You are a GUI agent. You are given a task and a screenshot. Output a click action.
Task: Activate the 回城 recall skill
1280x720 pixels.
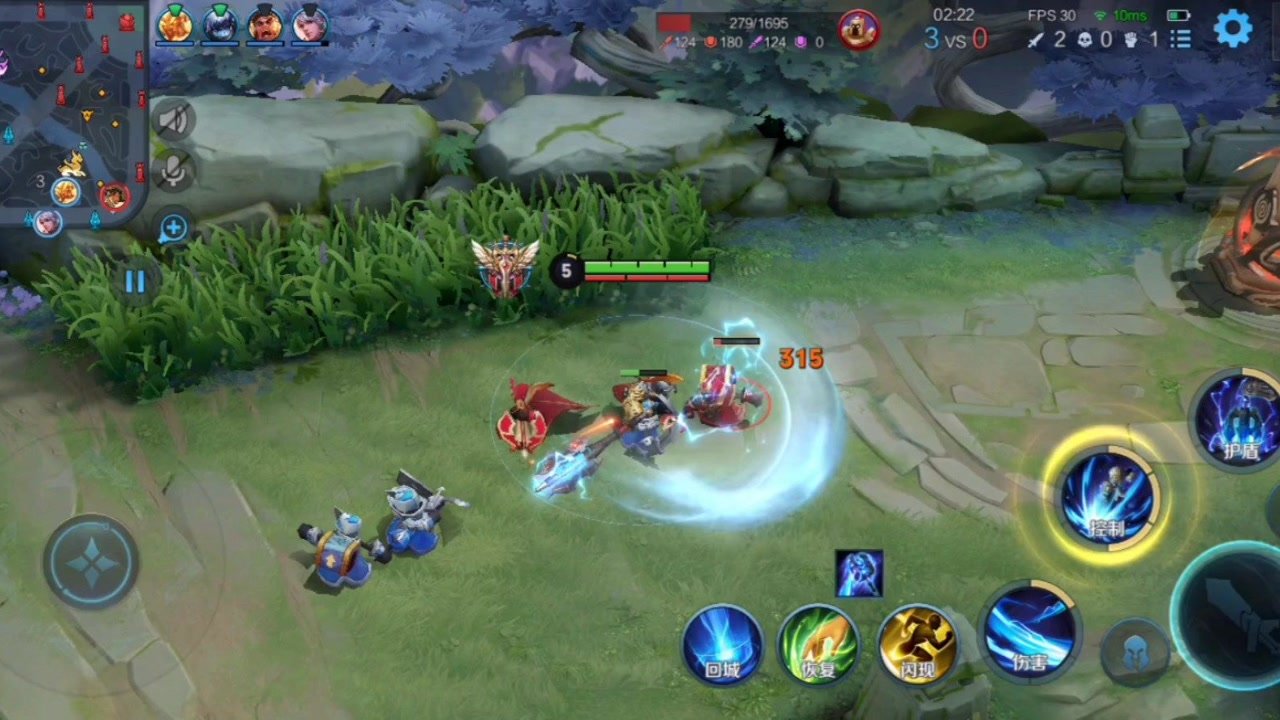(x=723, y=645)
